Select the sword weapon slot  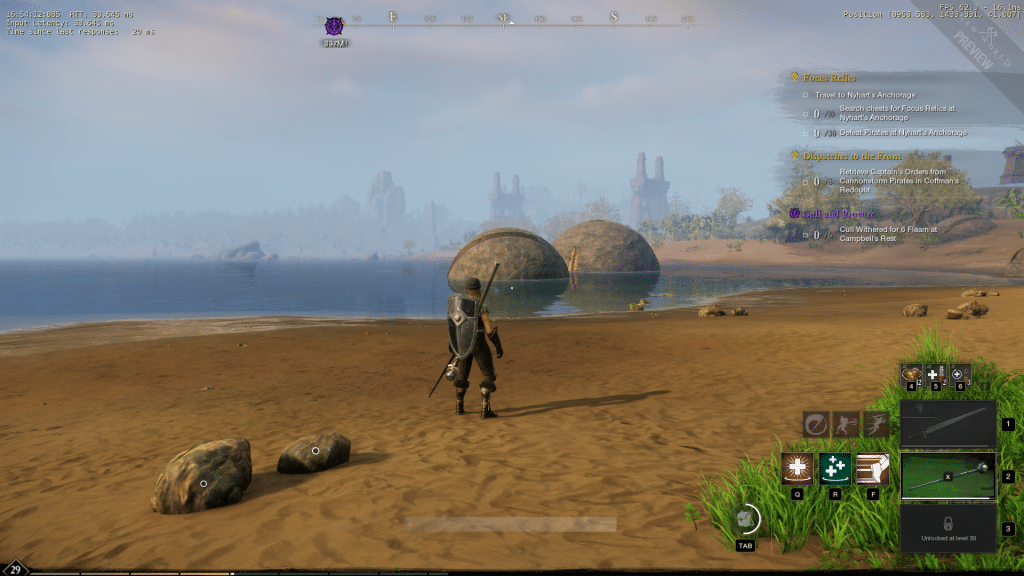click(947, 424)
